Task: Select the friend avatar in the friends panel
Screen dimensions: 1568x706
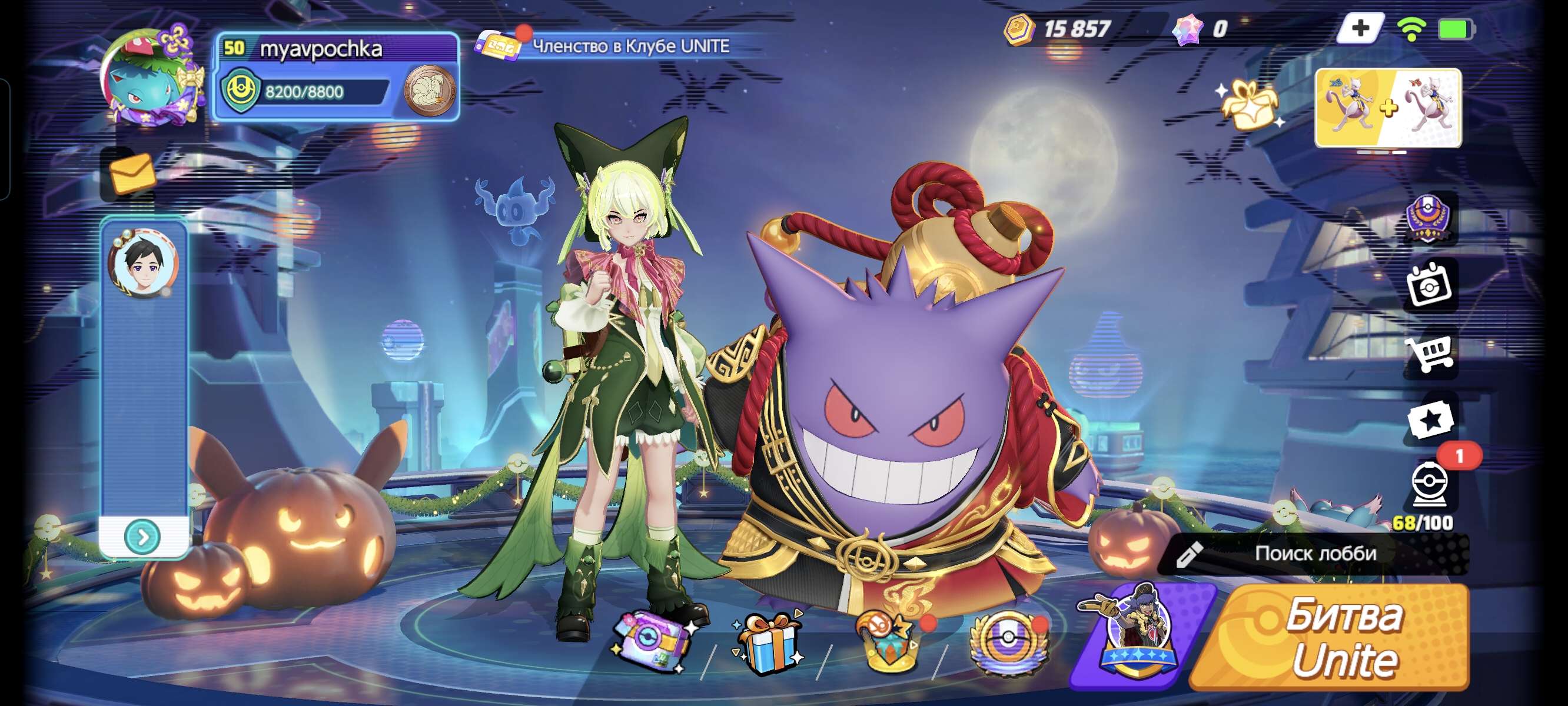Action: (x=144, y=263)
